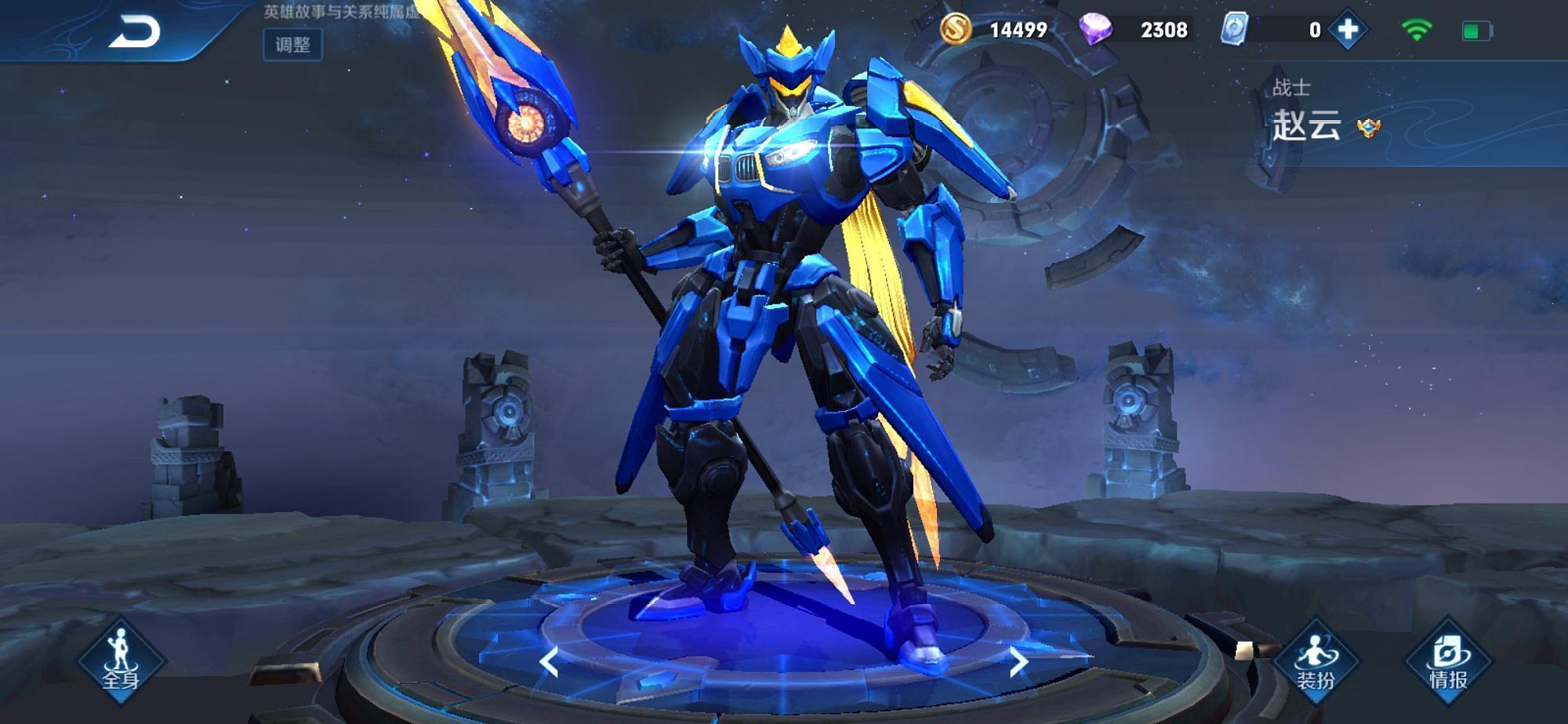Tap the gold coin currency icon
The width and height of the screenshot is (1568, 724).
click(x=956, y=30)
